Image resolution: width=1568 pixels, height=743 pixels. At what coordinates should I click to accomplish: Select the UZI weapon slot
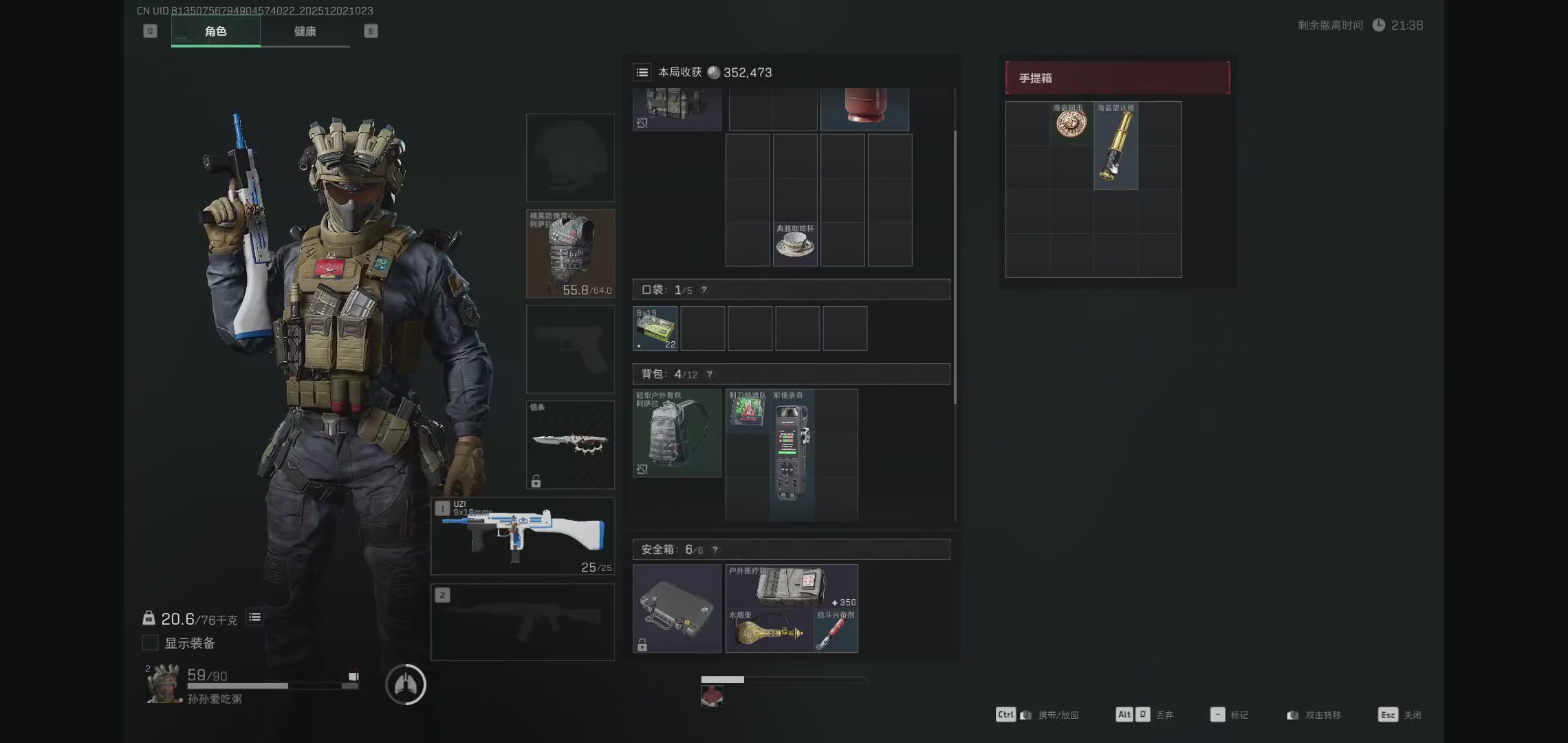(x=523, y=536)
